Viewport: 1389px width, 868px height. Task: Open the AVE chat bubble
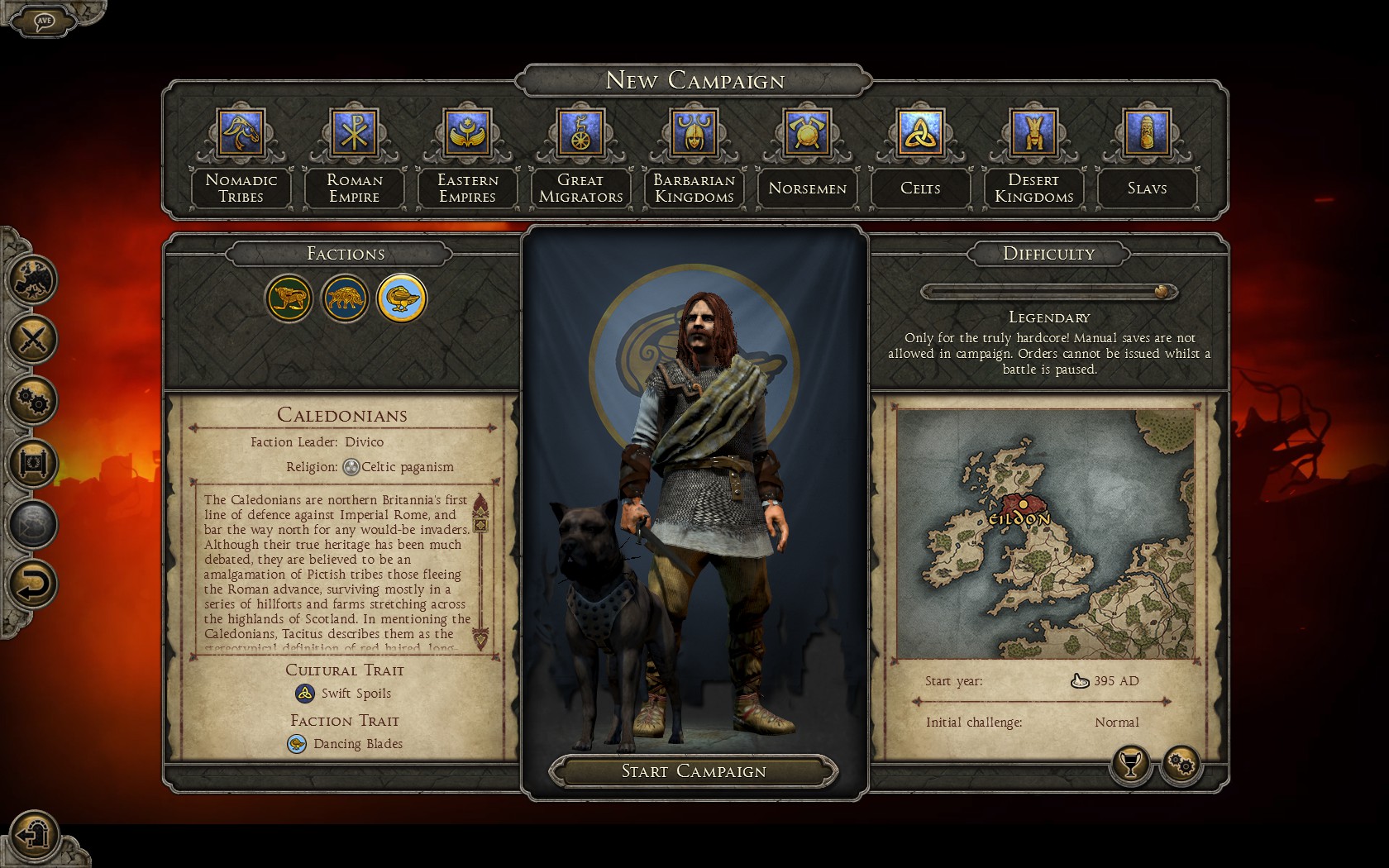pos(44,20)
